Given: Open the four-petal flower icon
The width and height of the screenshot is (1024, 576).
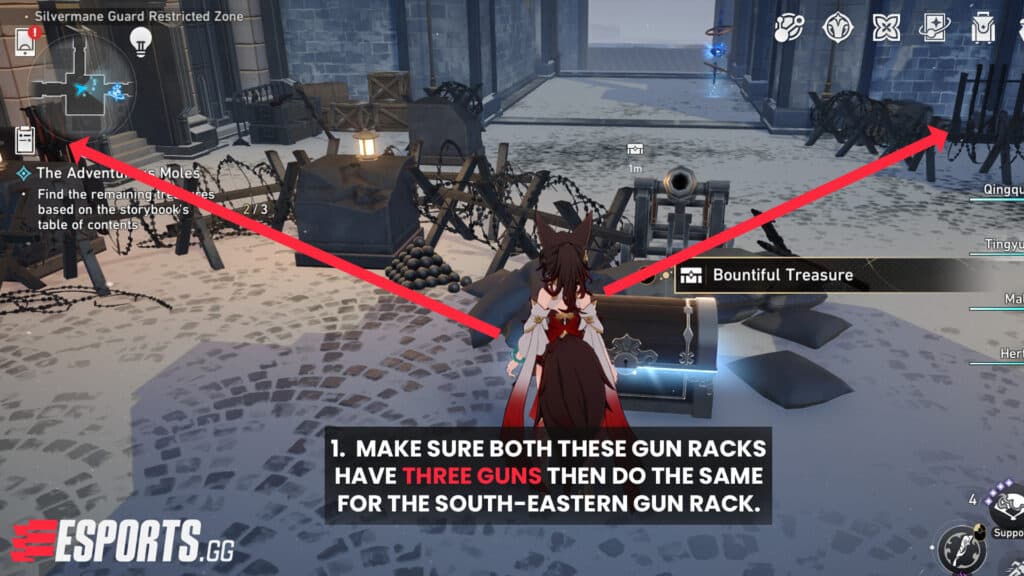Looking at the screenshot, I should [886, 28].
